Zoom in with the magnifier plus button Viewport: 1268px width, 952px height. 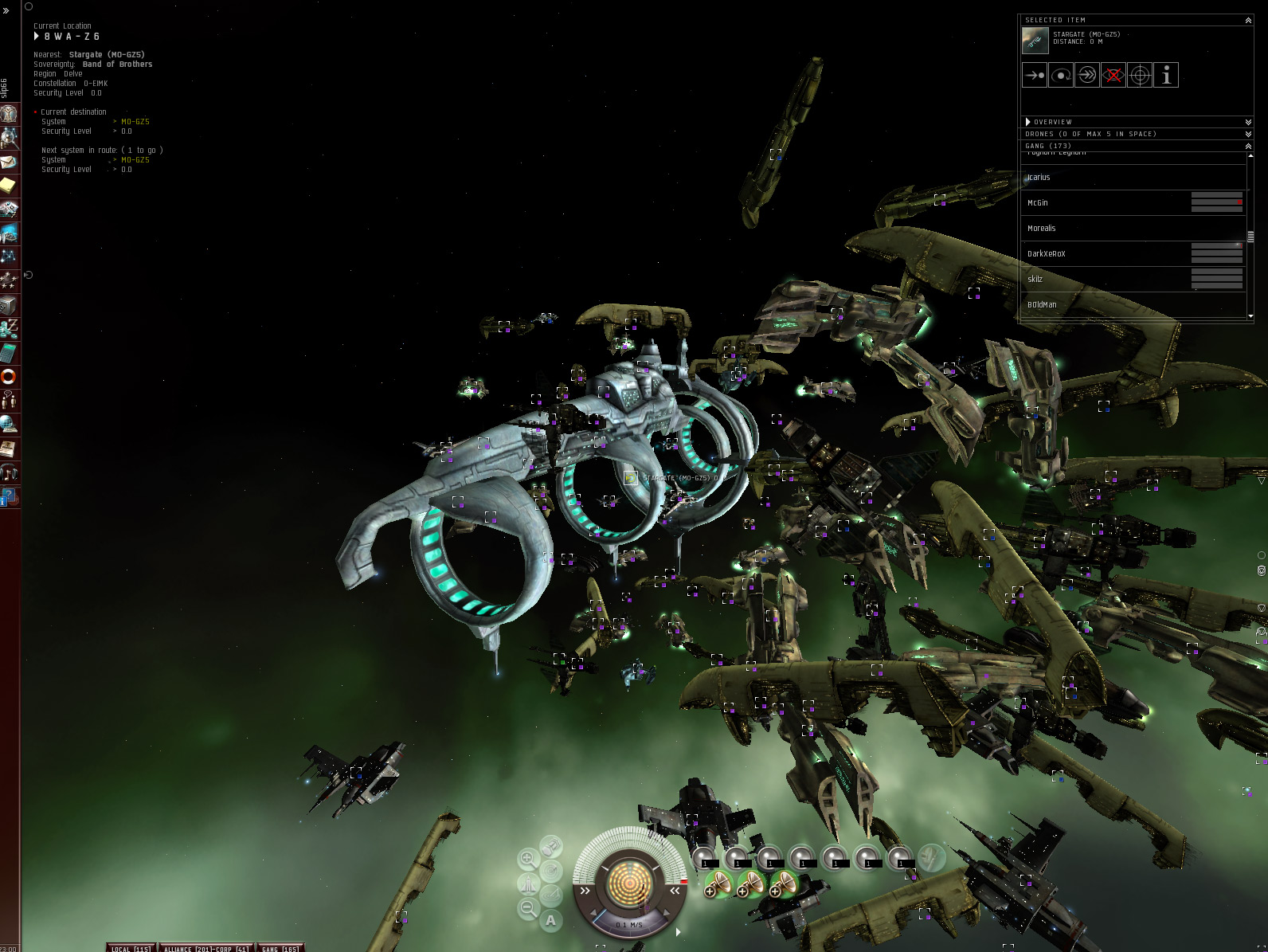point(527,859)
